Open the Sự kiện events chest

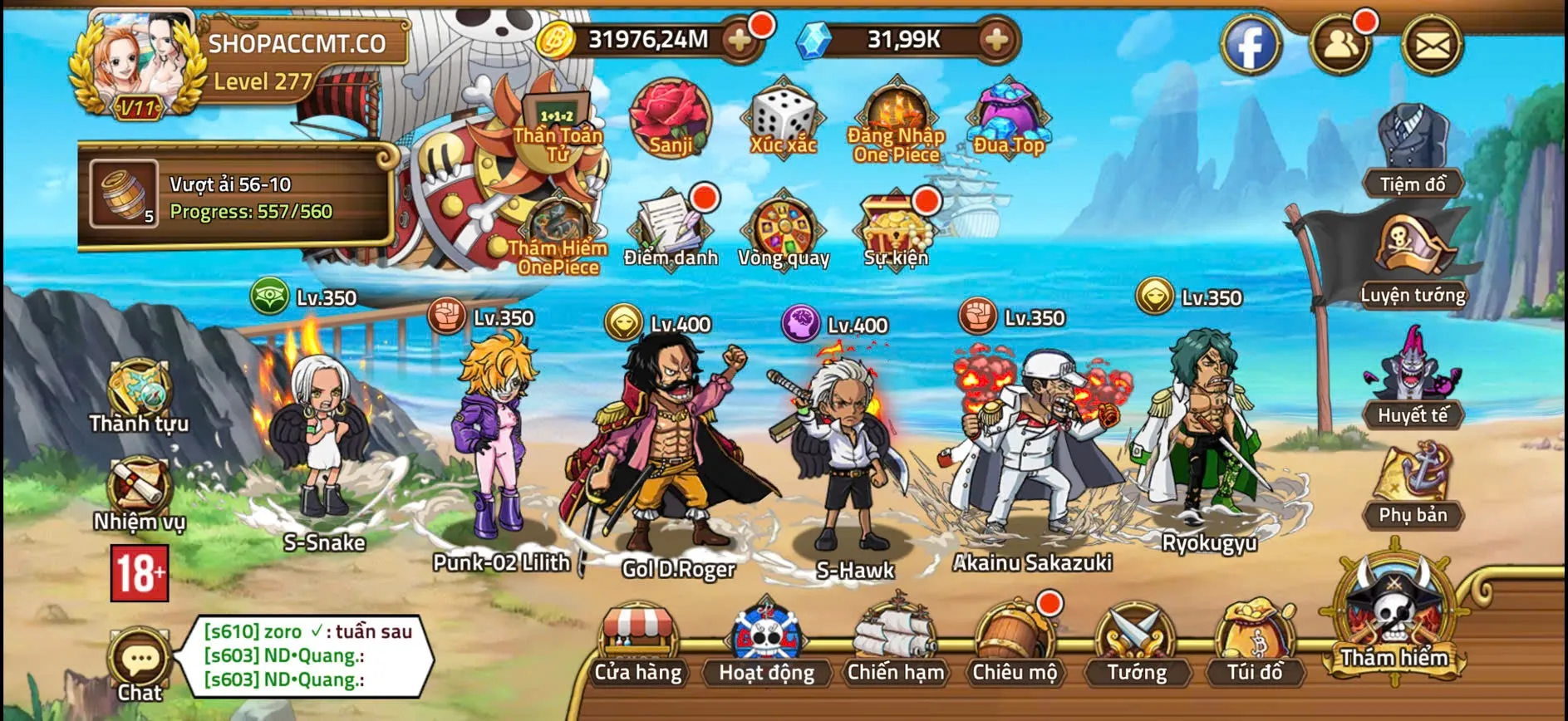coord(896,228)
